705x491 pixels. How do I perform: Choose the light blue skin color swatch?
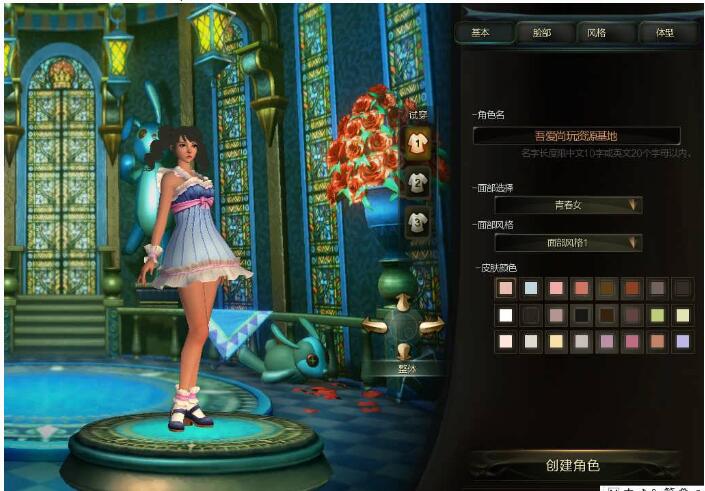point(531,289)
